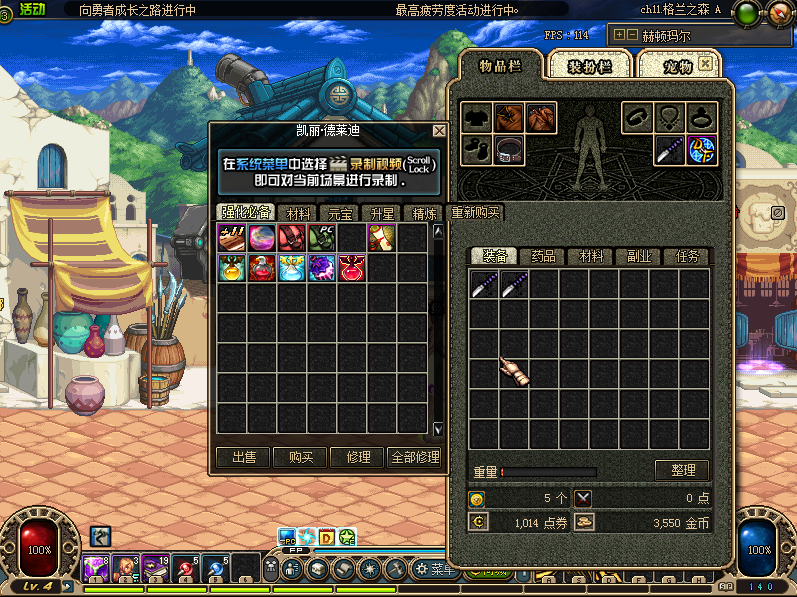Open the 宠物 (Pet) tab
The width and height of the screenshot is (797, 597).
point(680,66)
